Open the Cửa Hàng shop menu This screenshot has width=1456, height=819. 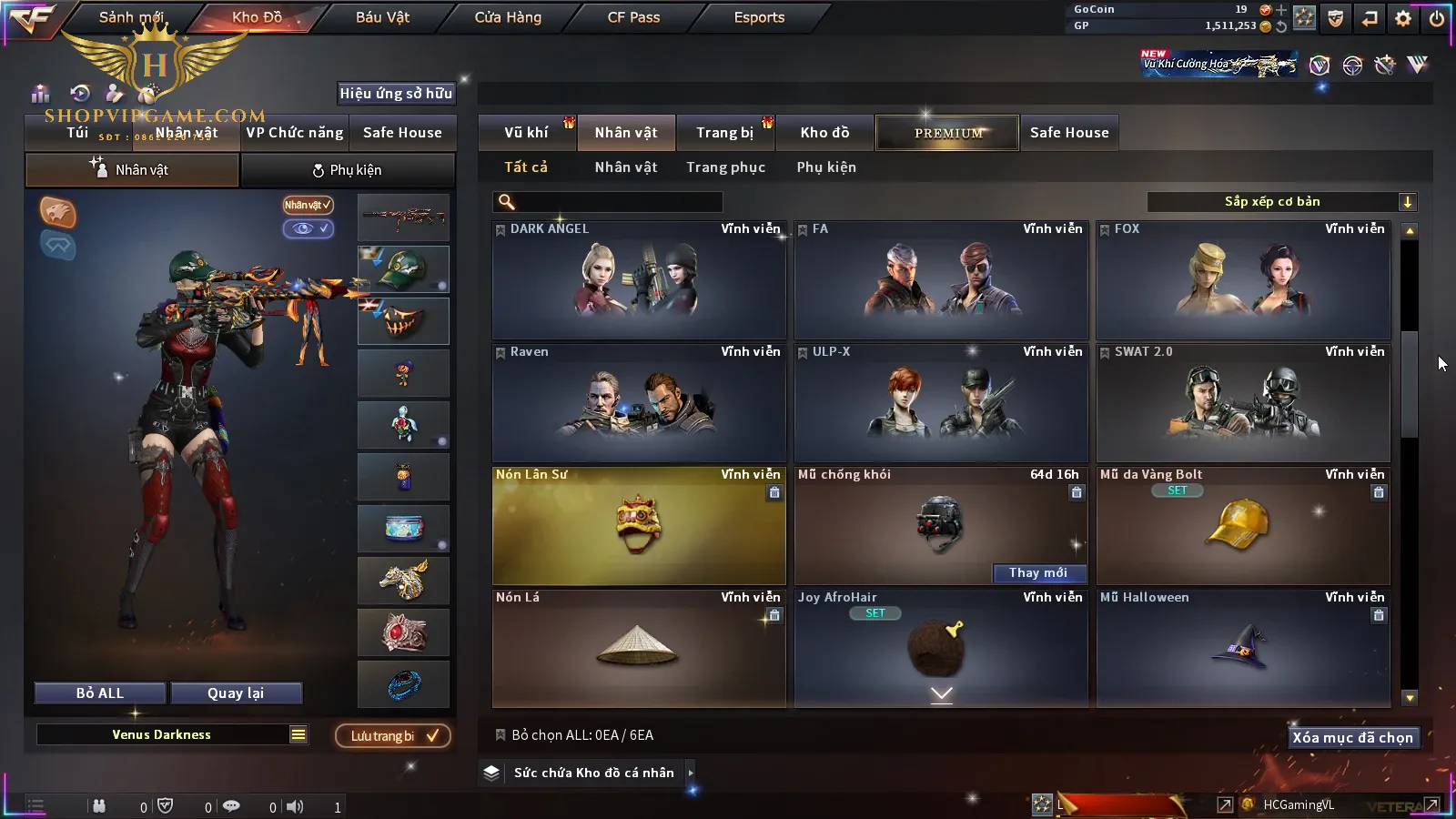[x=508, y=17]
